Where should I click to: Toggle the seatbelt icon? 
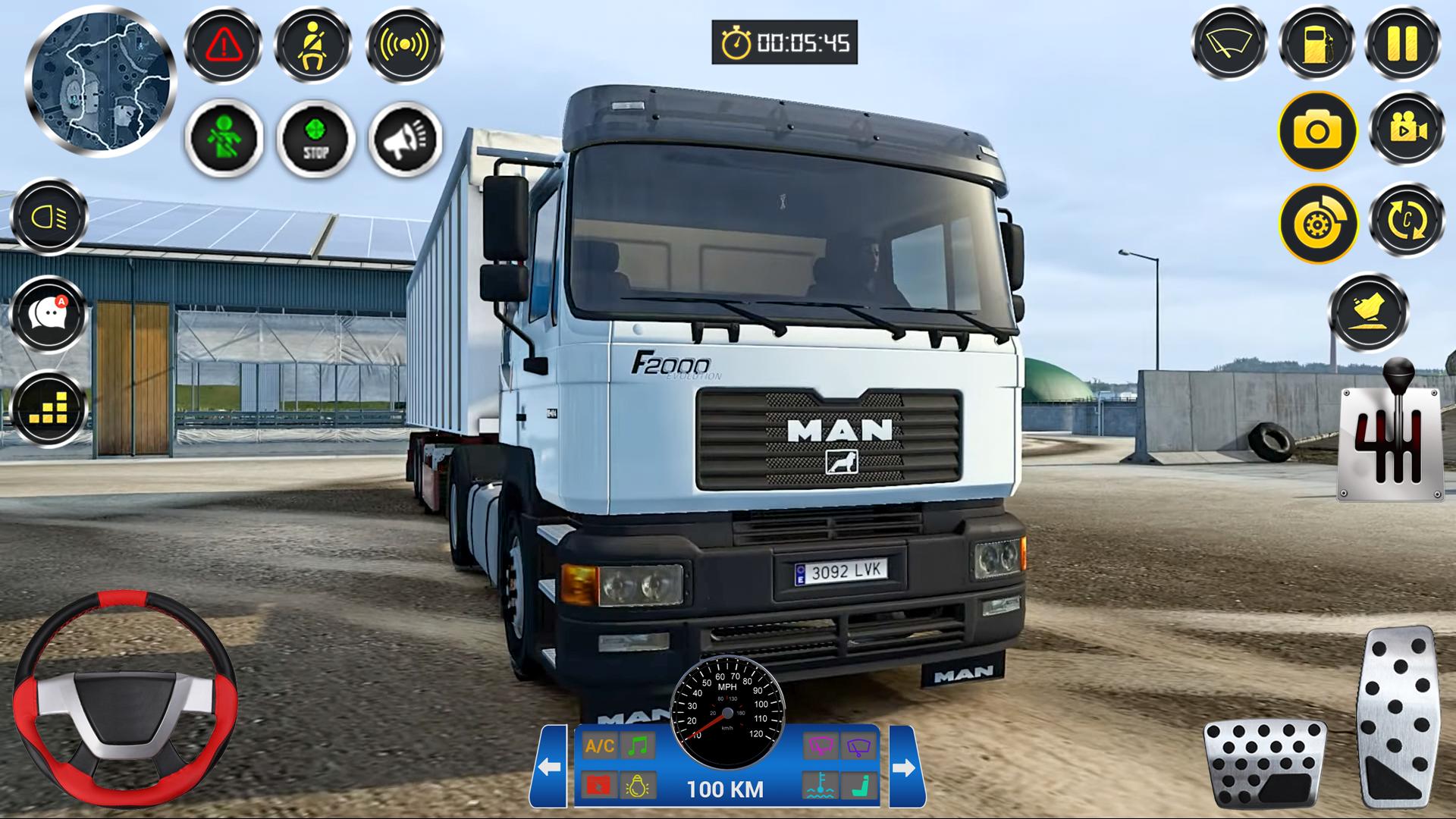[312, 45]
